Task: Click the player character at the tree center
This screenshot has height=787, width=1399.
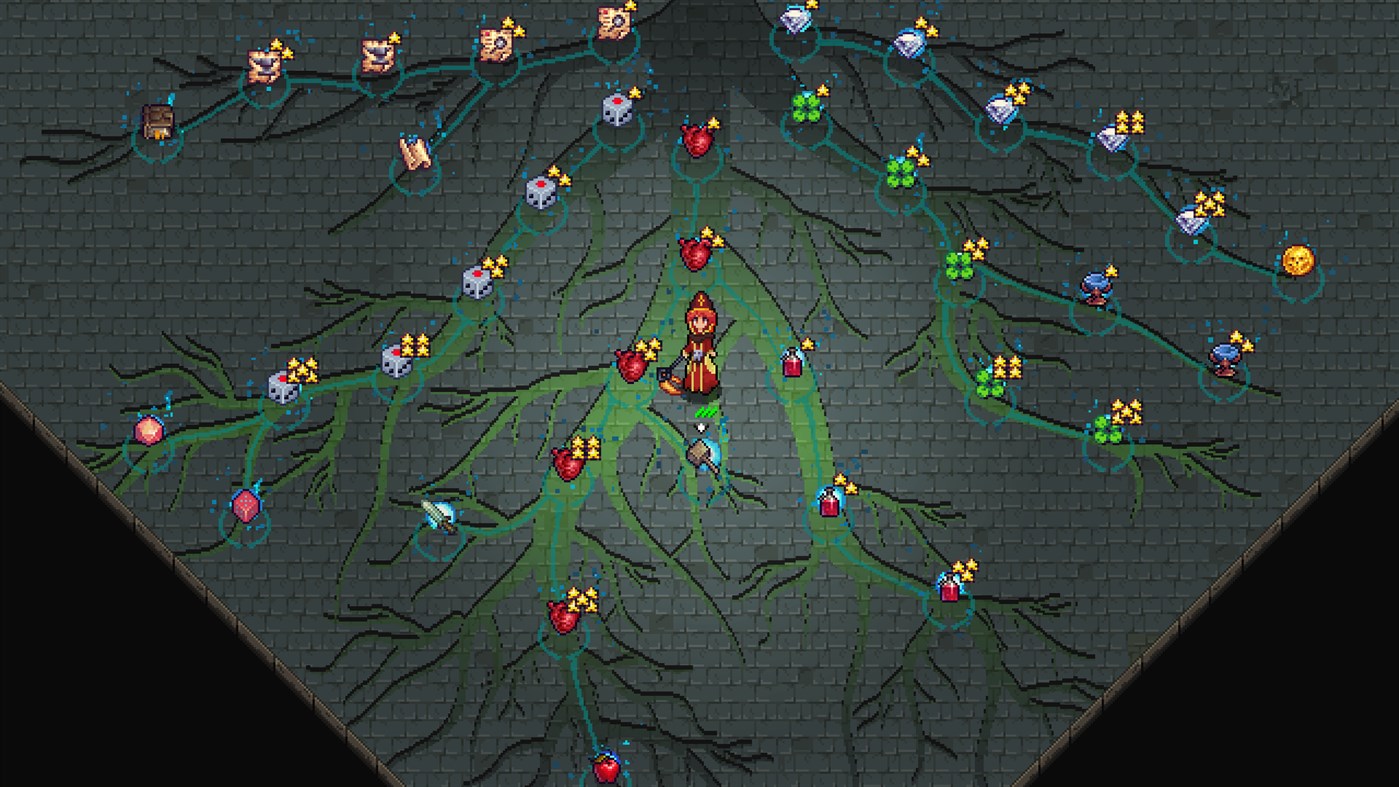Action: [x=700, y=345]
